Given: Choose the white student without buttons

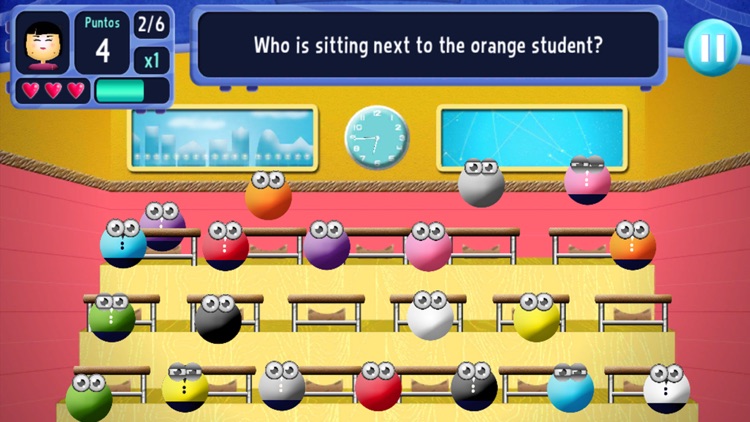Looking at the screenshot, I should (430, 316).
